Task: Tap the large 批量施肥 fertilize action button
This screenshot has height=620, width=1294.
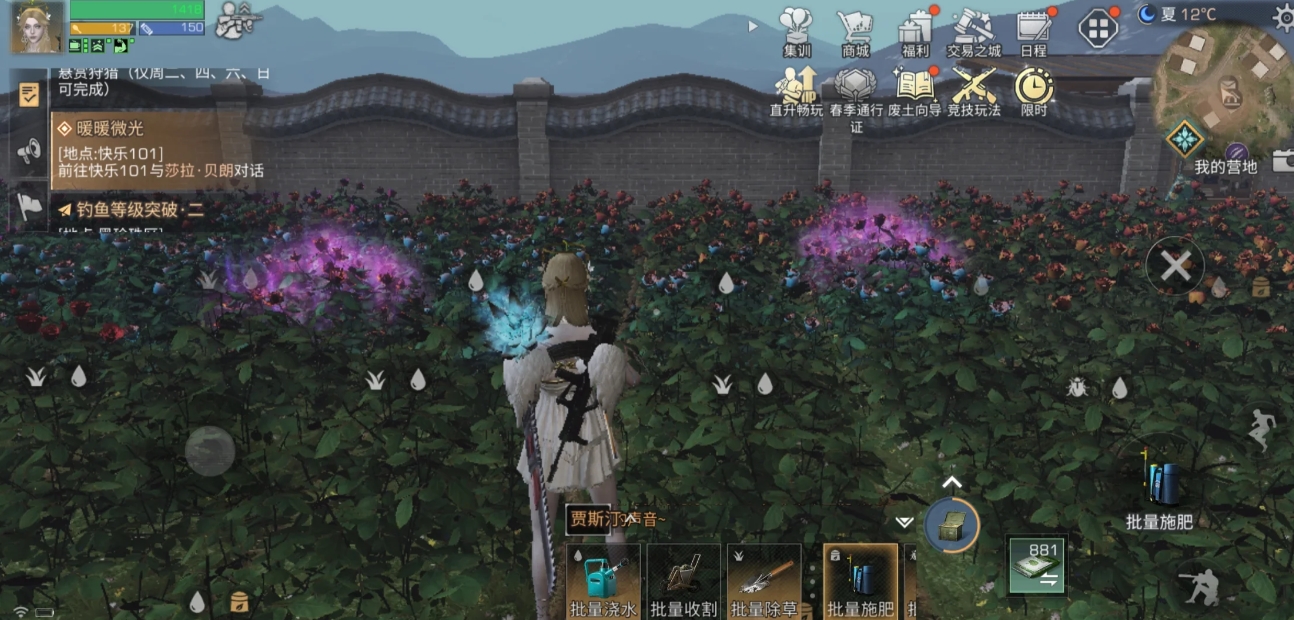Action: (x=1160, y=490)
